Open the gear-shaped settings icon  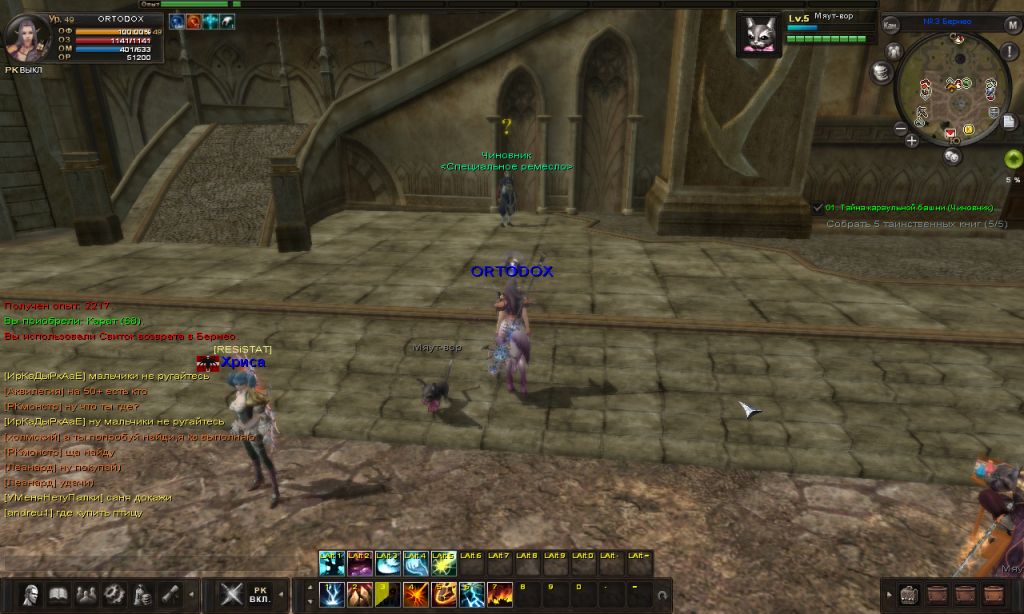115,593
